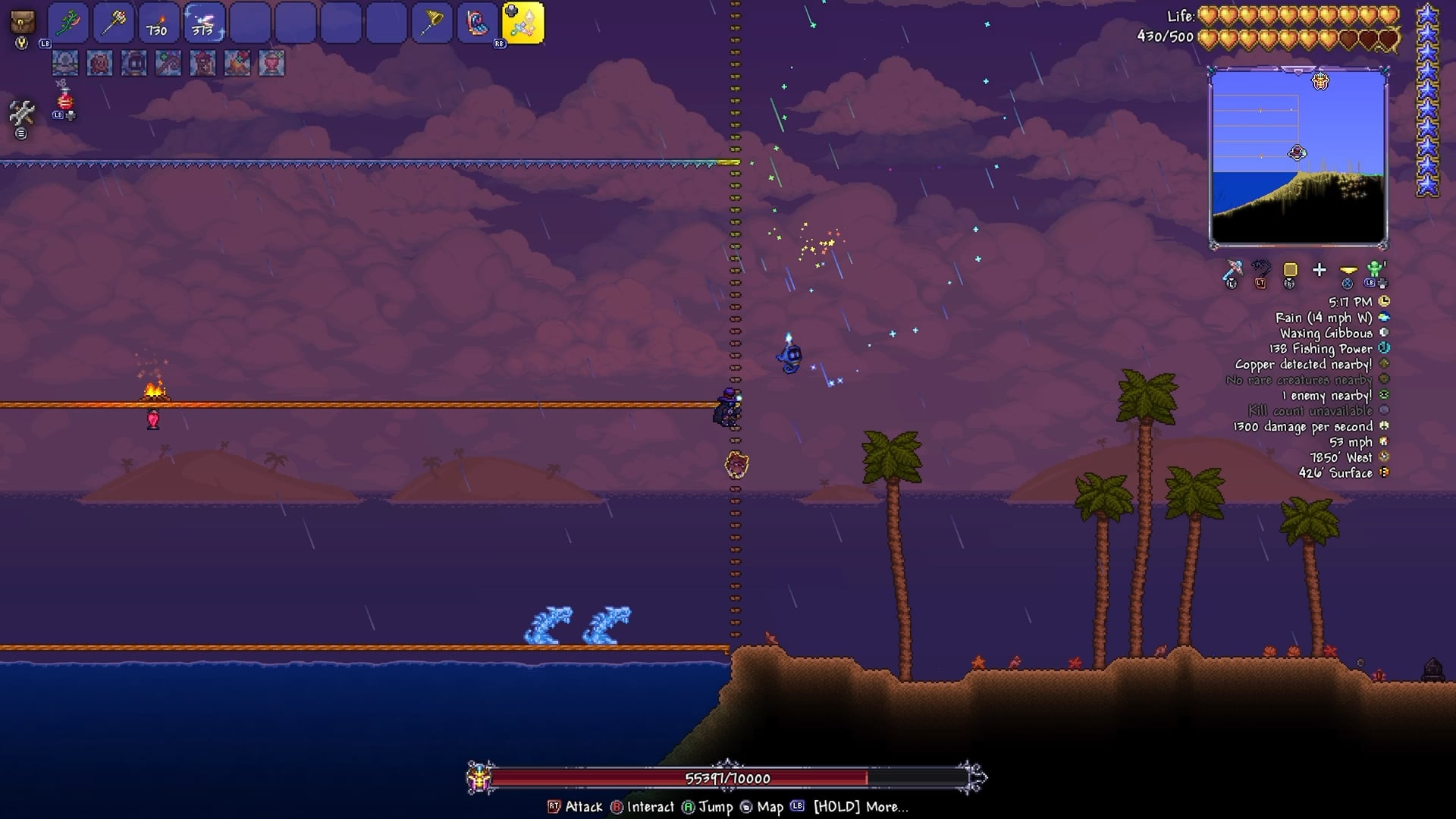The height and width of the screenshot is (819, 1456).
Task: Click the staff with green plus buff icon
Action: [x=168, y=63]
